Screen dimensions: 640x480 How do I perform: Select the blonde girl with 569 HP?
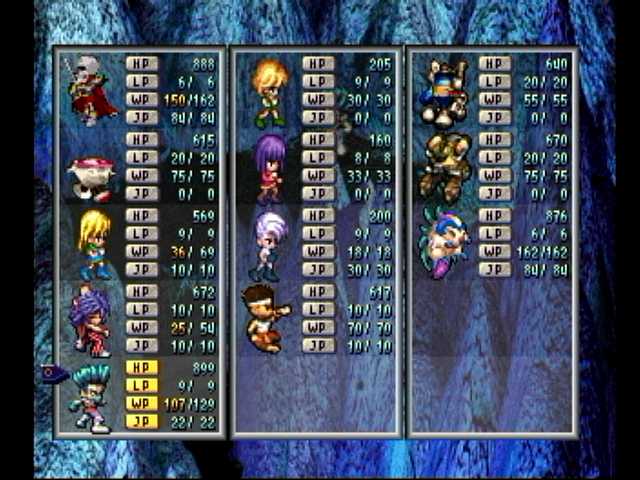pyautogui.click(x=95, y=244)
